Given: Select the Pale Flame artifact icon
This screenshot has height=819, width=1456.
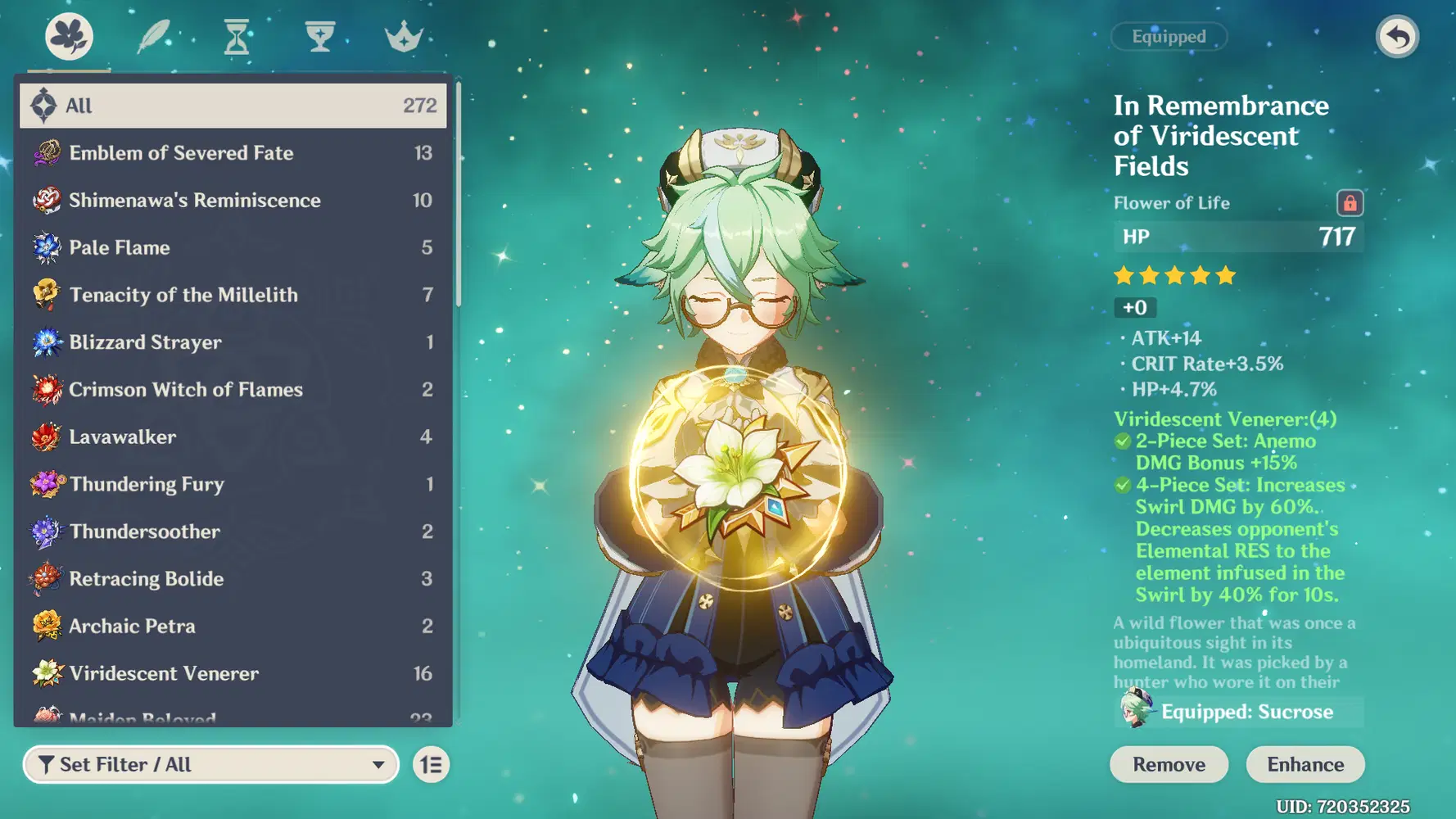Looking at the screenshot, I should point(47,247).
